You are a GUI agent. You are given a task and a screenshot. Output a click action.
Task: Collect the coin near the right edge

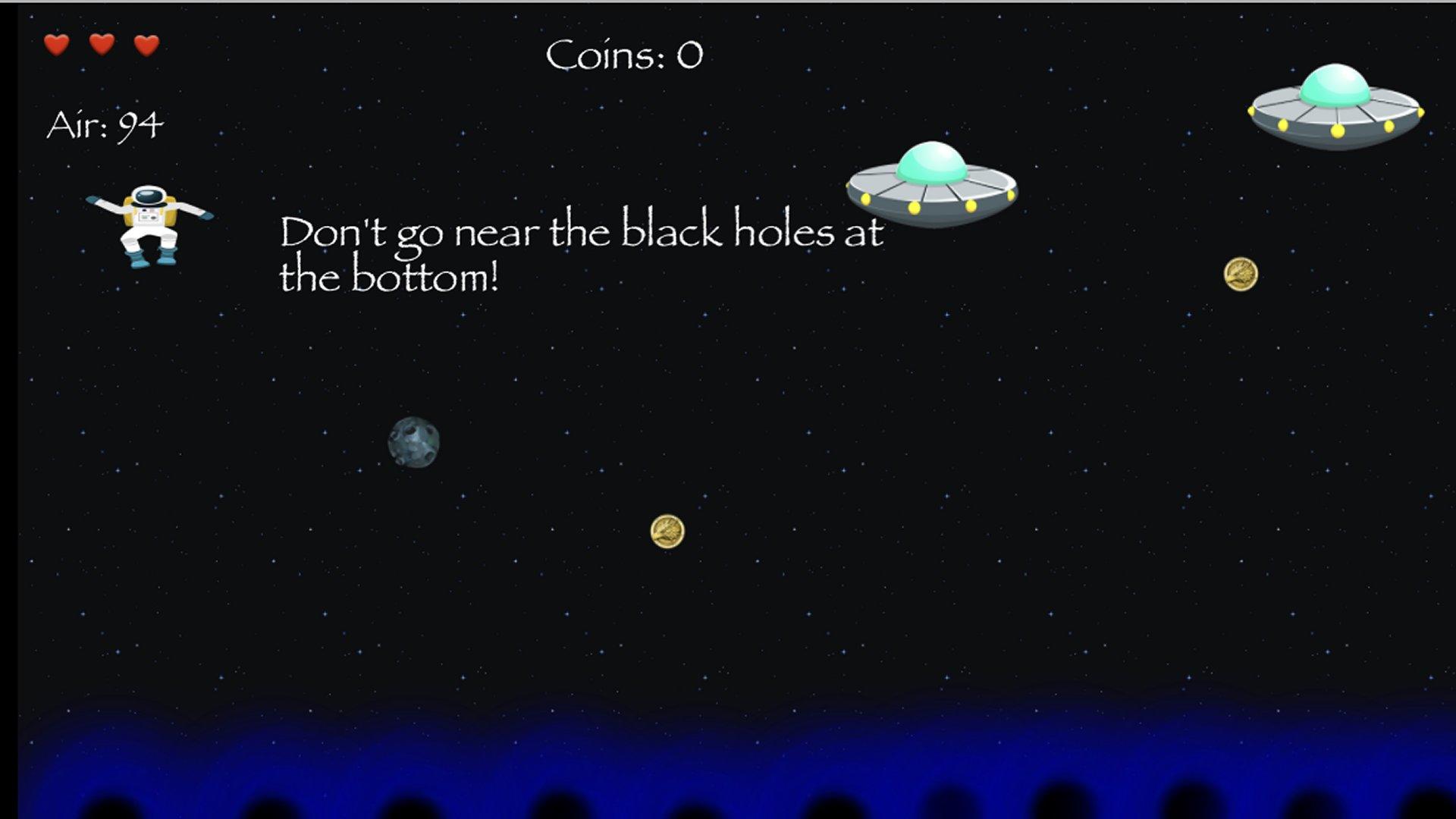(1241, 275)
